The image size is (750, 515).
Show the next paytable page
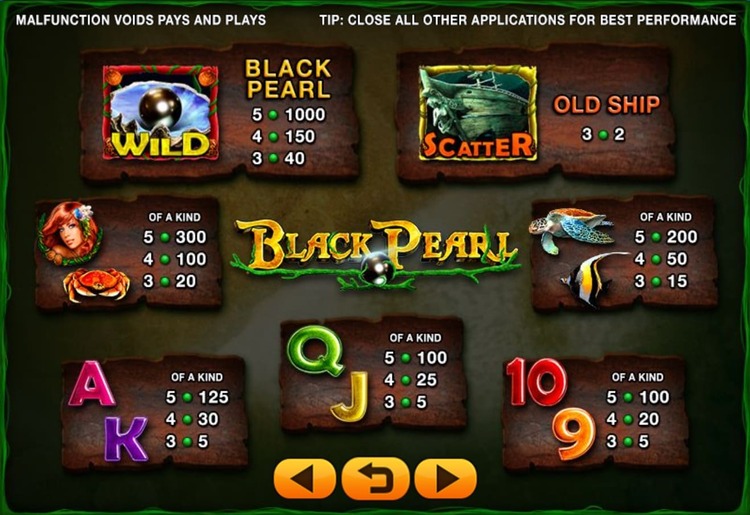(445, 478)
